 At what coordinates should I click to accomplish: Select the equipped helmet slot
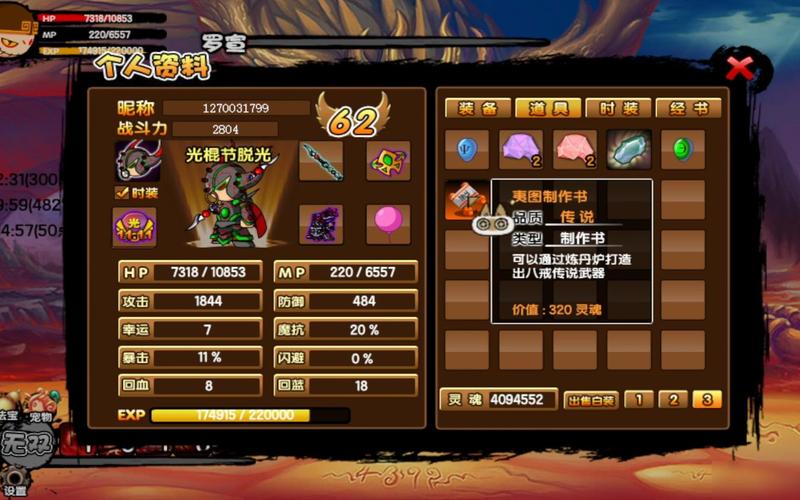[x=137, y=160]
